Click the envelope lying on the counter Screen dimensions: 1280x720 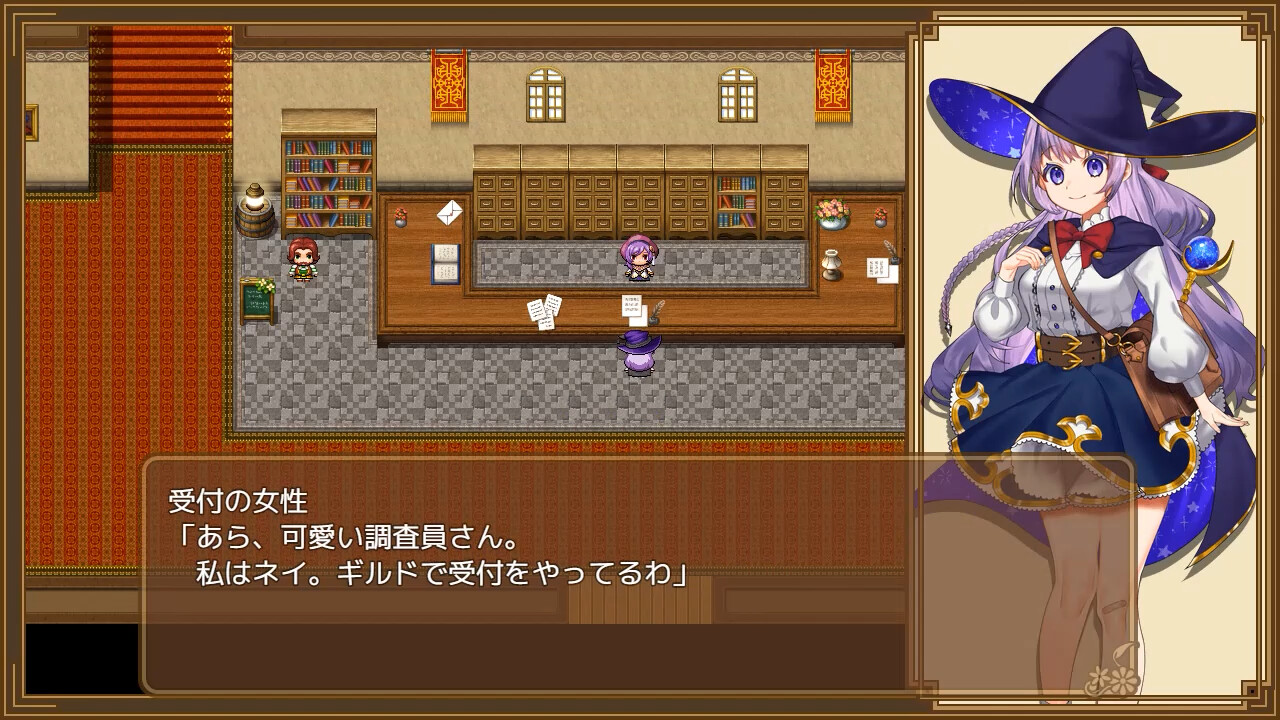(449, 211)
